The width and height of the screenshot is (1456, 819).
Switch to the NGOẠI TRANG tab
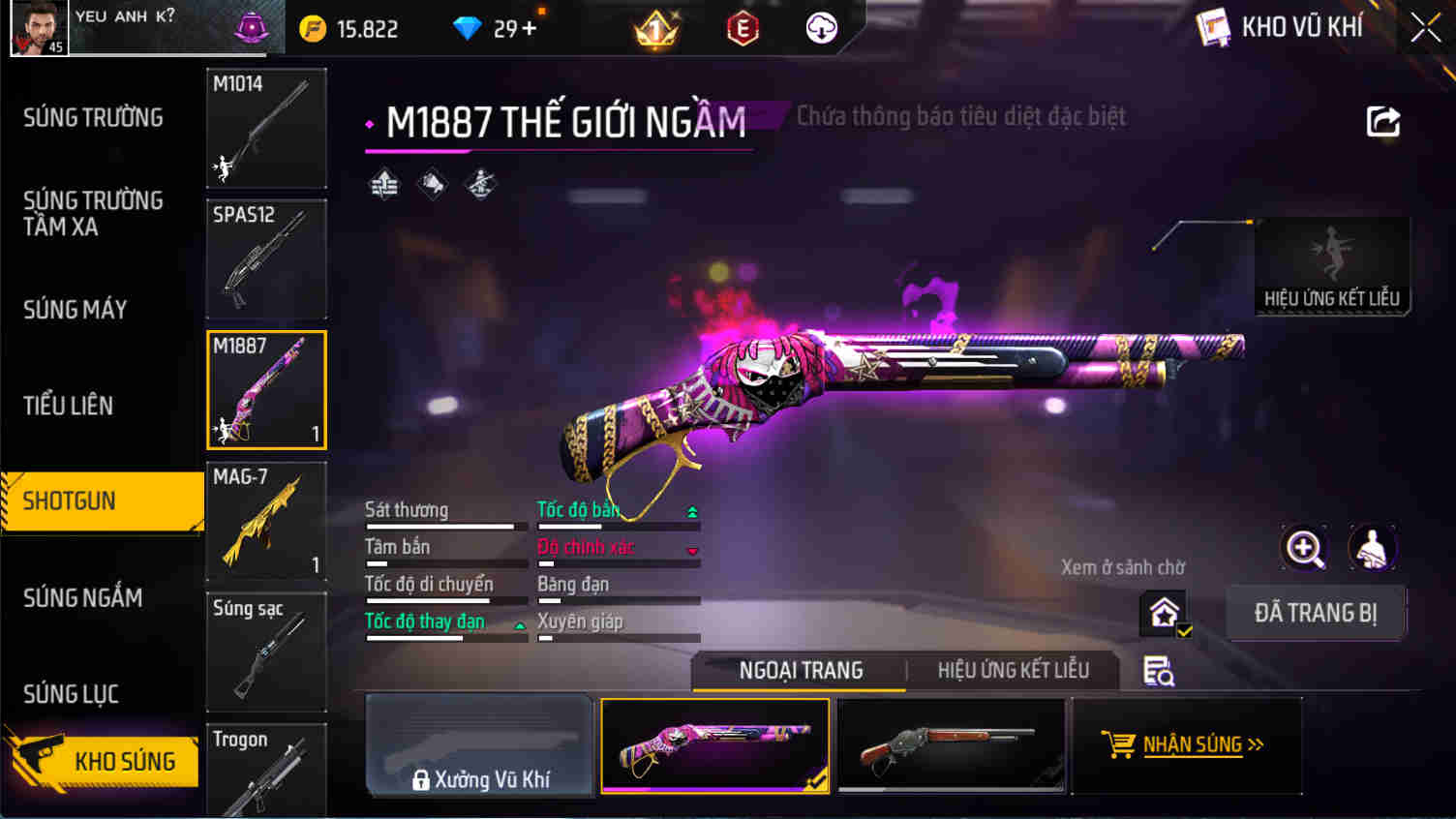[799, 670]
